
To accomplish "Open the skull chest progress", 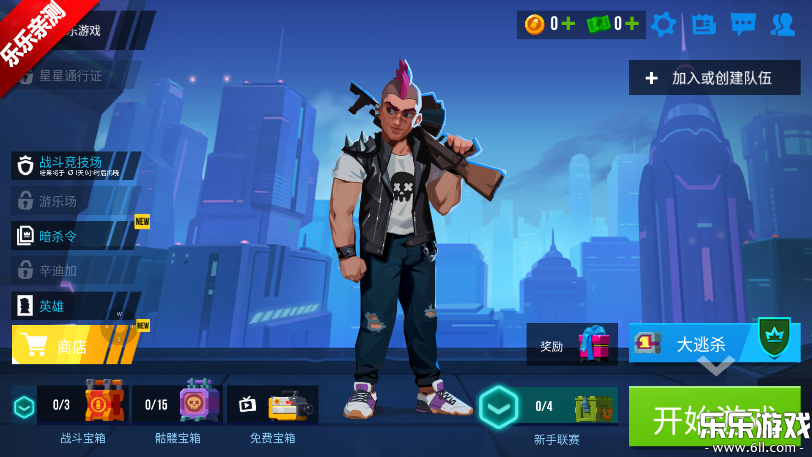I will 178,405.
